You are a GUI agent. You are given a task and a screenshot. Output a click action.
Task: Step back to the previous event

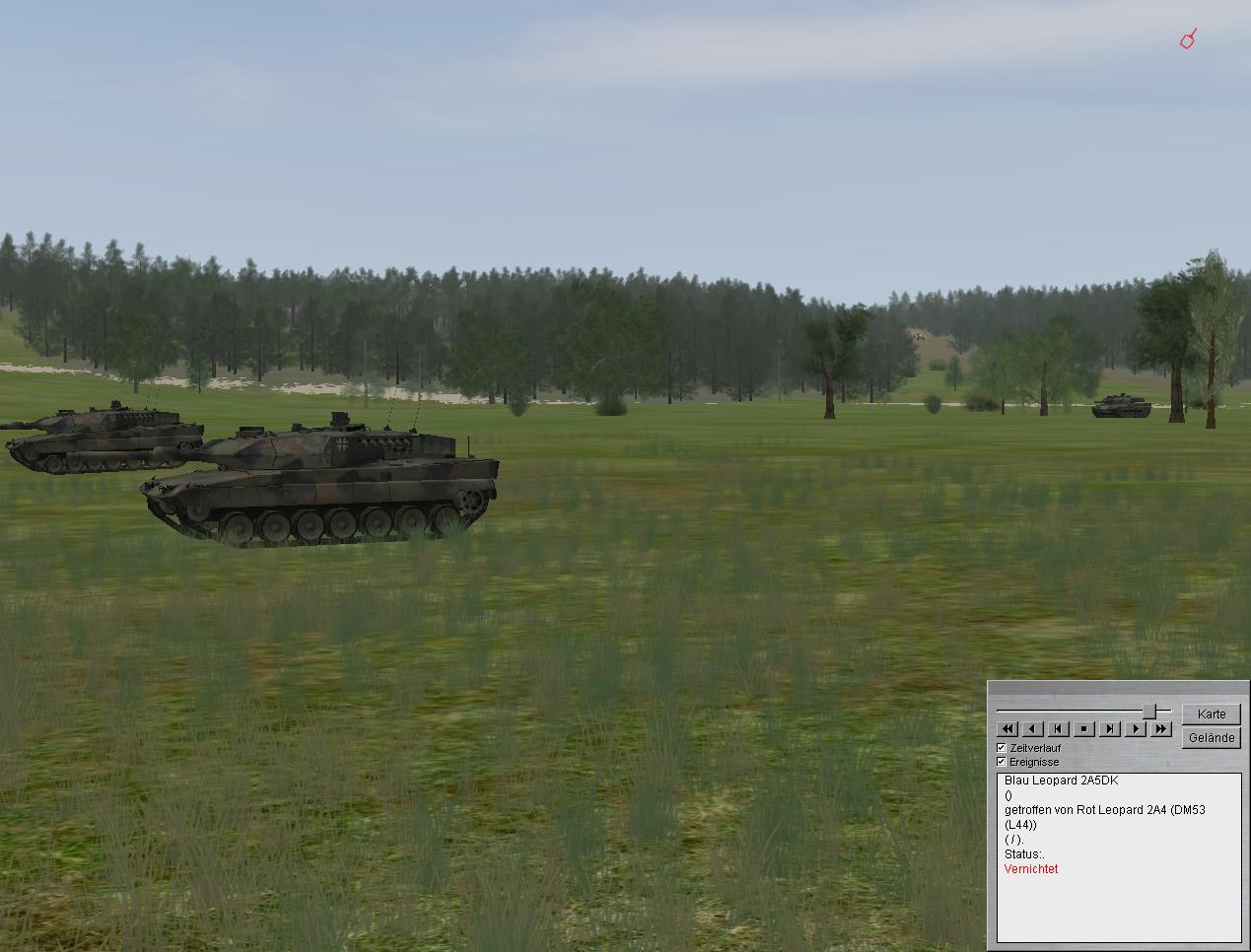1059,729
